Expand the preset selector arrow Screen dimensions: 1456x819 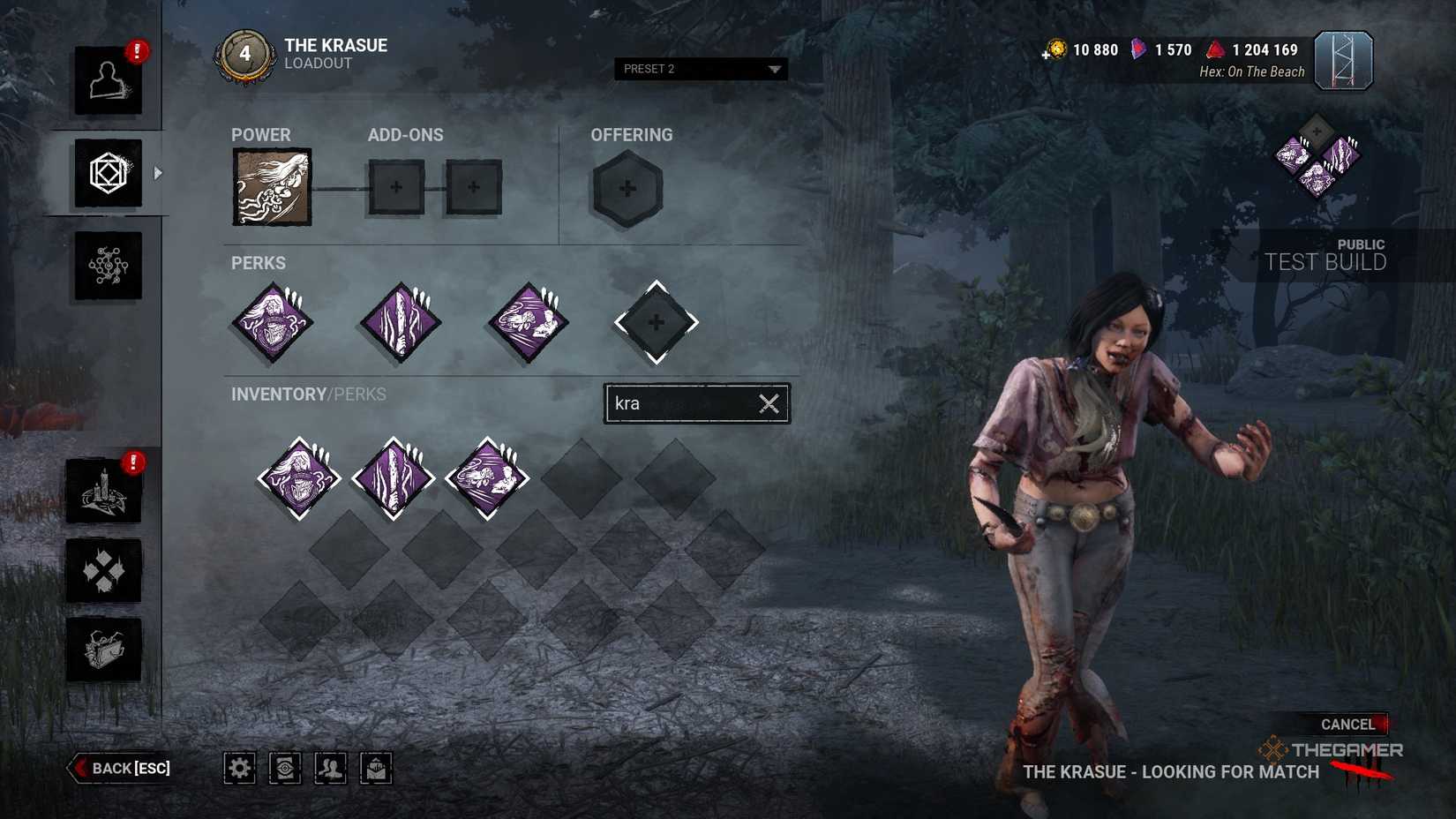775,69
